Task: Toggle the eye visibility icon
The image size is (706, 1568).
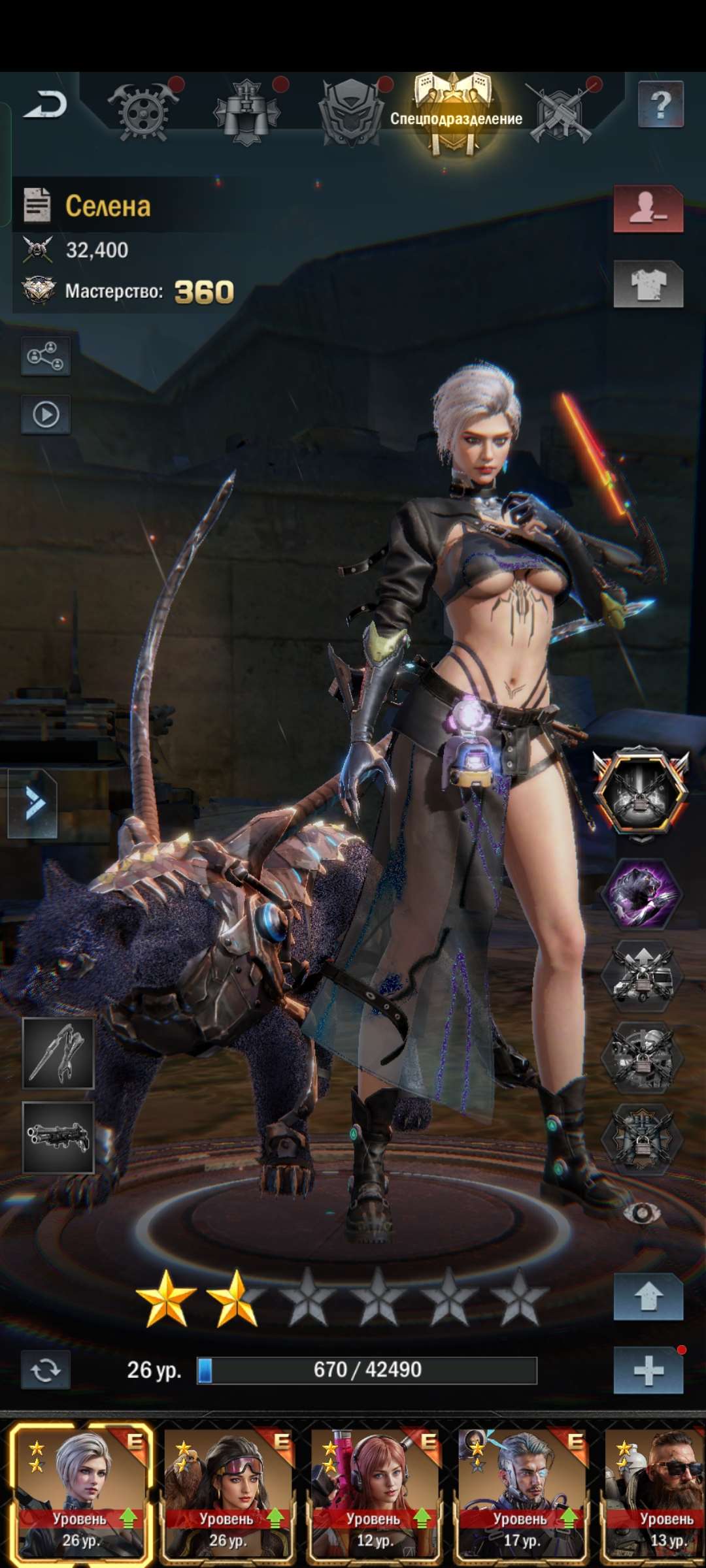Action: pos(641,1213)
